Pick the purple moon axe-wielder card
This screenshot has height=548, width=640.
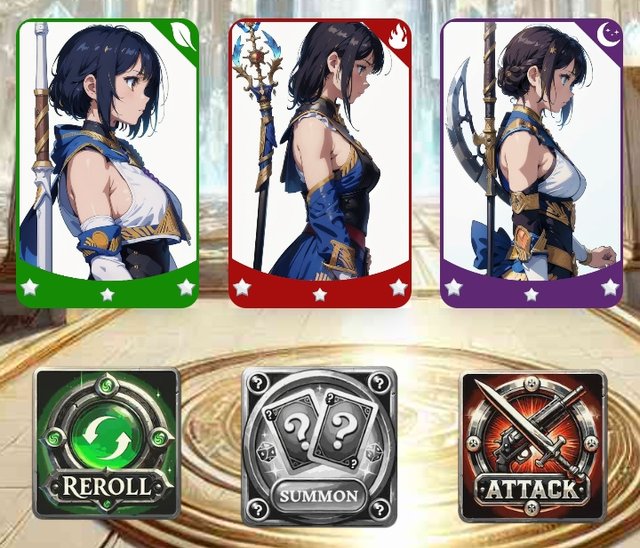[532, 163]
